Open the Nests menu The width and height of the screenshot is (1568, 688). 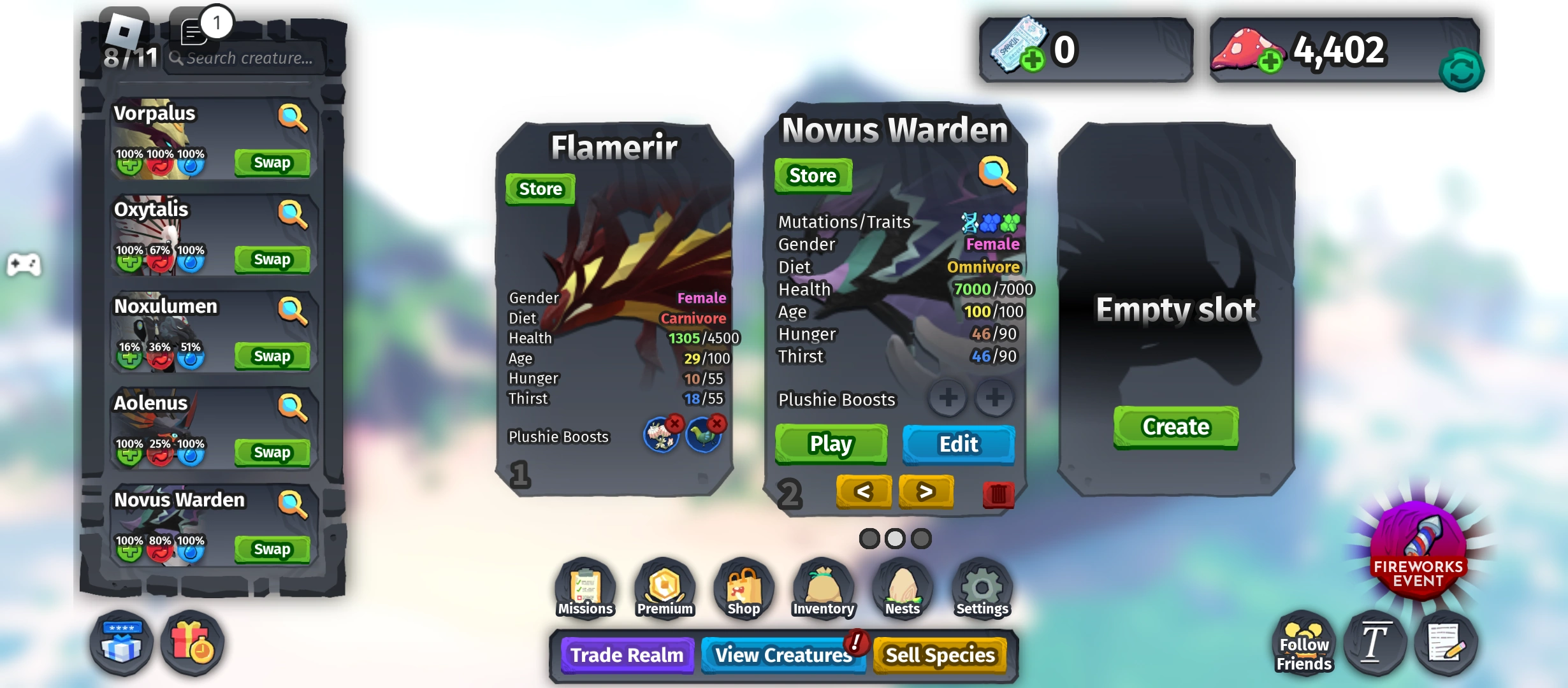coord(902,587)
